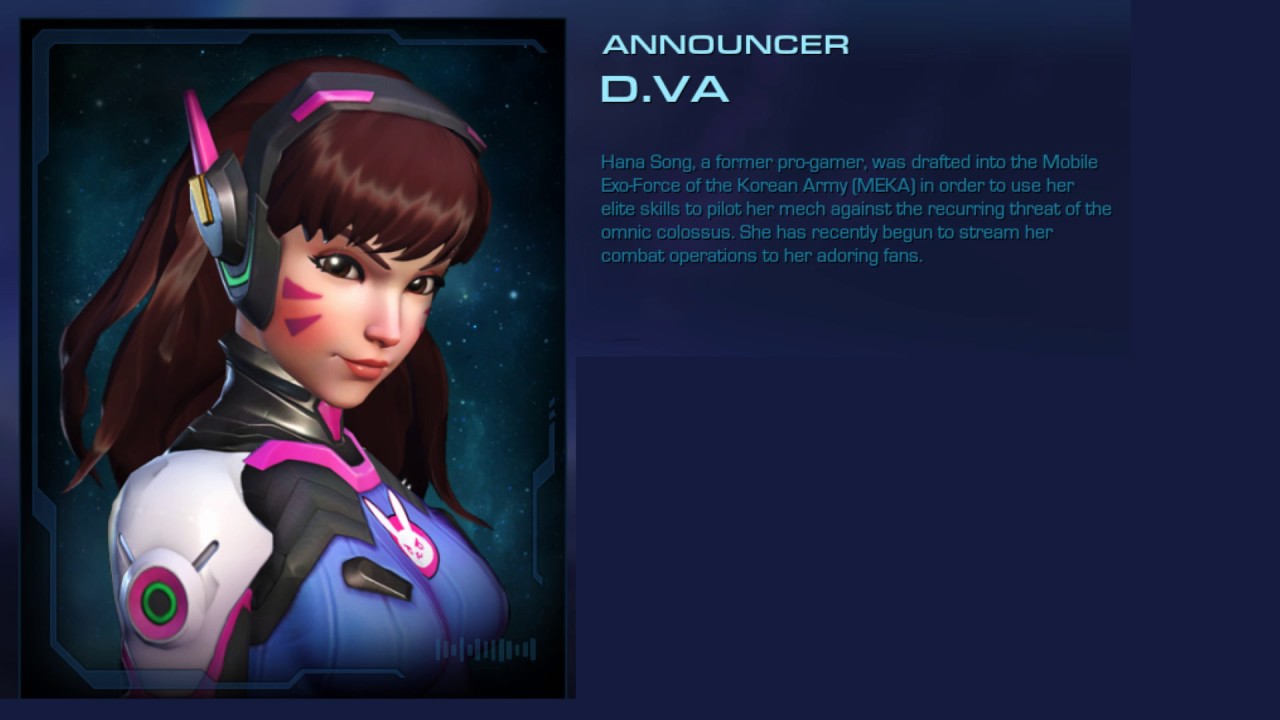Image resolution: width=1280 pixels, height=720 pixels.
Task: Click the ANNOUNCER header label
Action: click(x=726, y=44)
